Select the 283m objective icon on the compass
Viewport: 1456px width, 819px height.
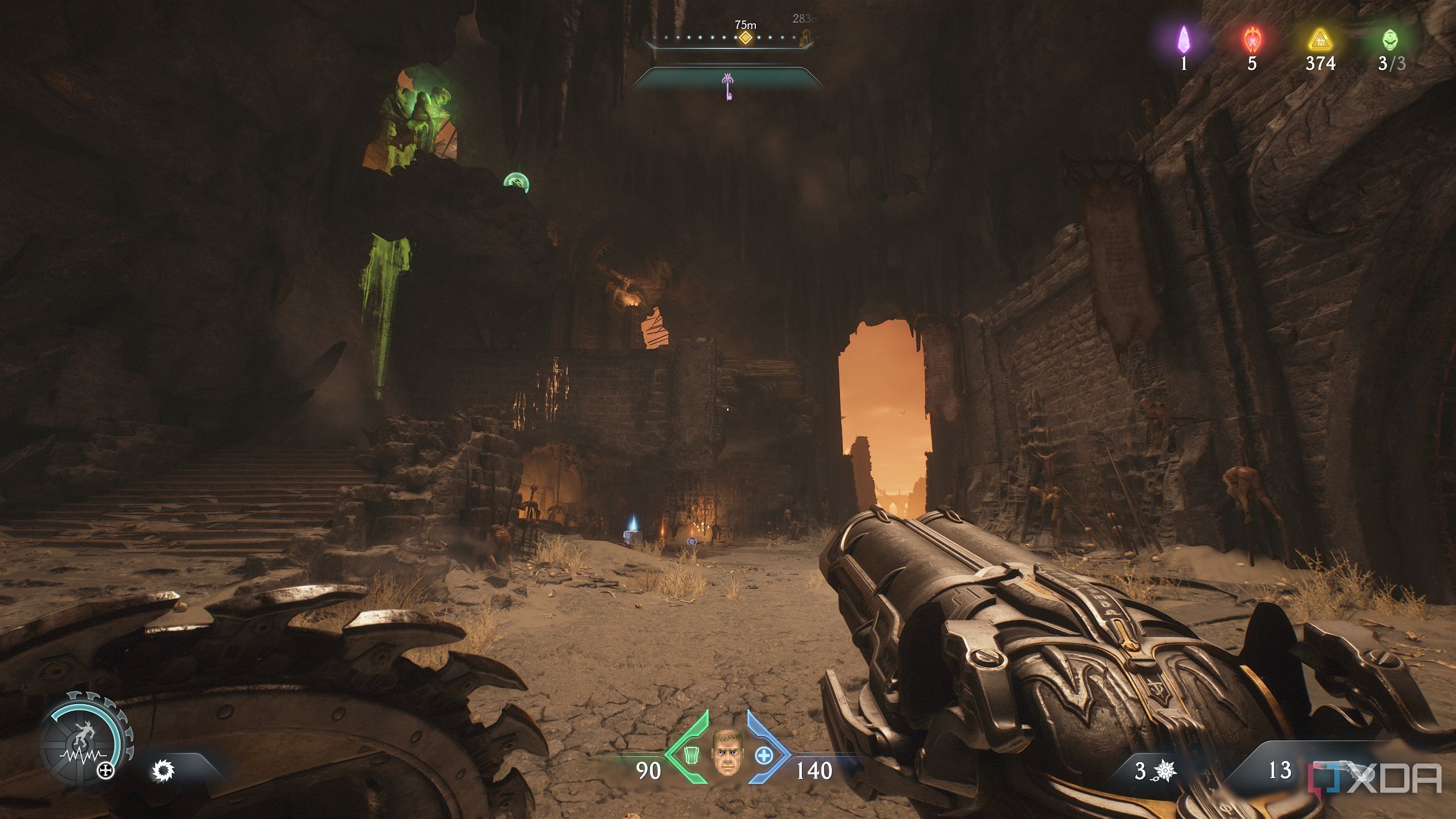coord(805,38)
